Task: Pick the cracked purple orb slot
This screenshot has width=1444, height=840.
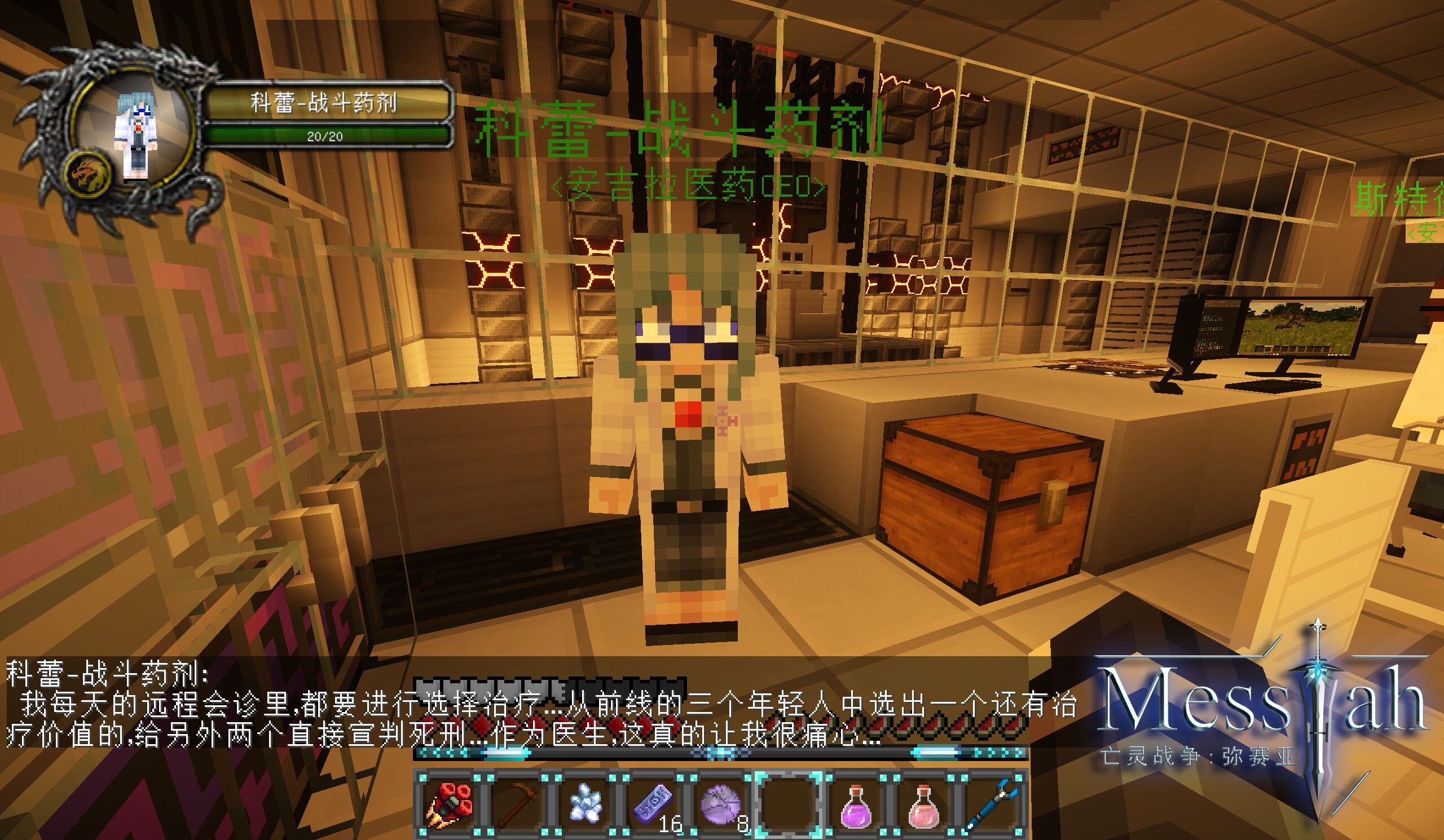Action: 721,804
